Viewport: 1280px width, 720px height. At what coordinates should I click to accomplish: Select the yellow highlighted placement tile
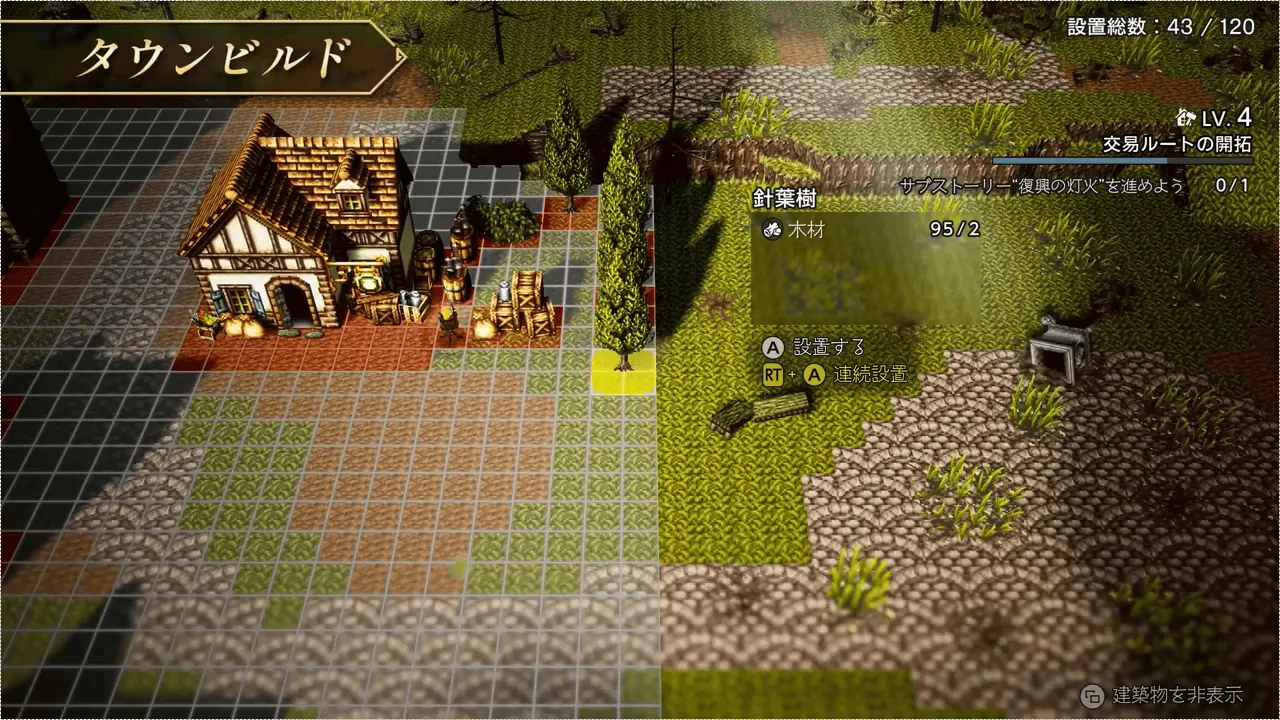623,373
